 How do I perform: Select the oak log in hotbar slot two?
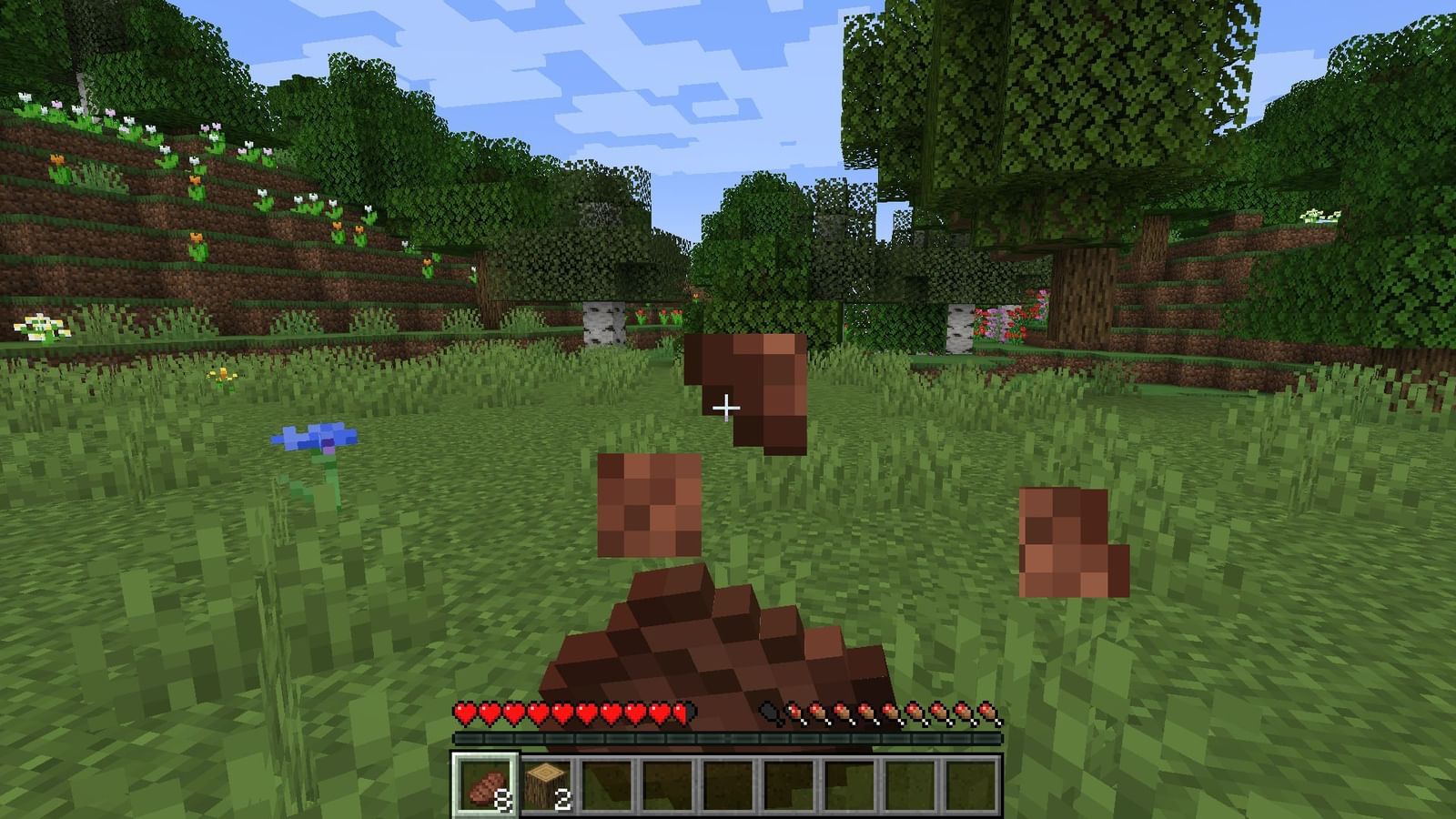pyautogui.click(x=550, y=784)
